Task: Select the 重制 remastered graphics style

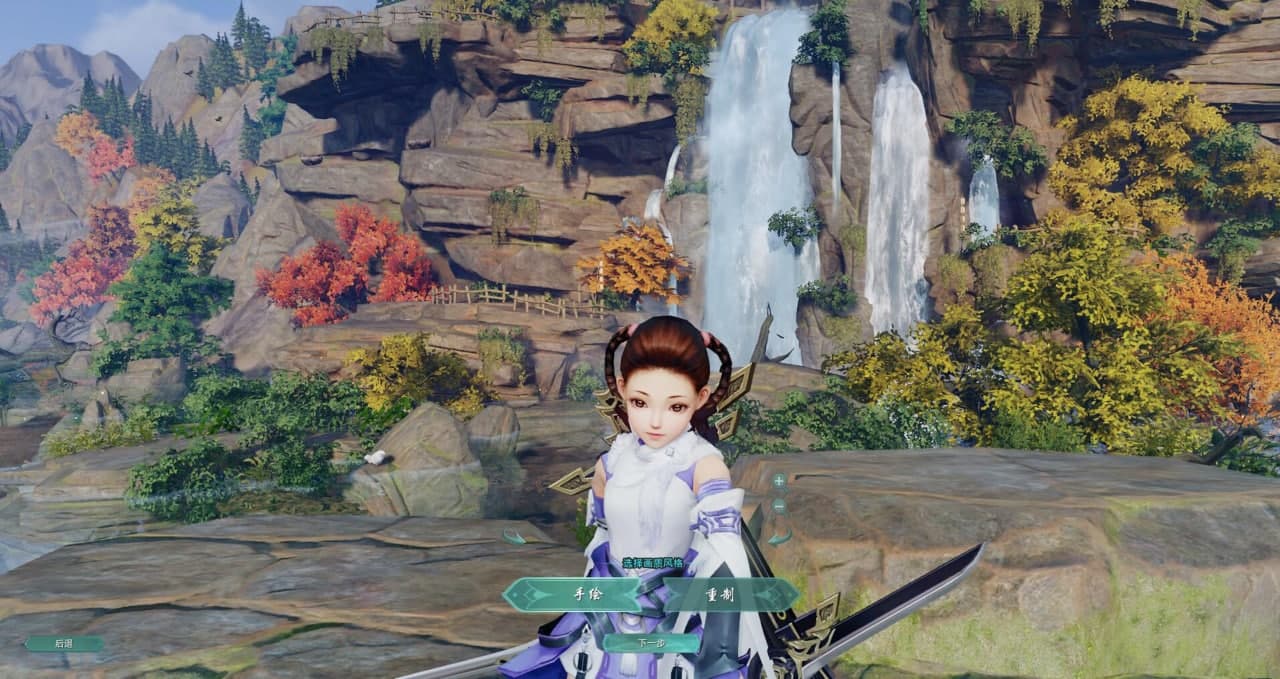Action: 722,594
